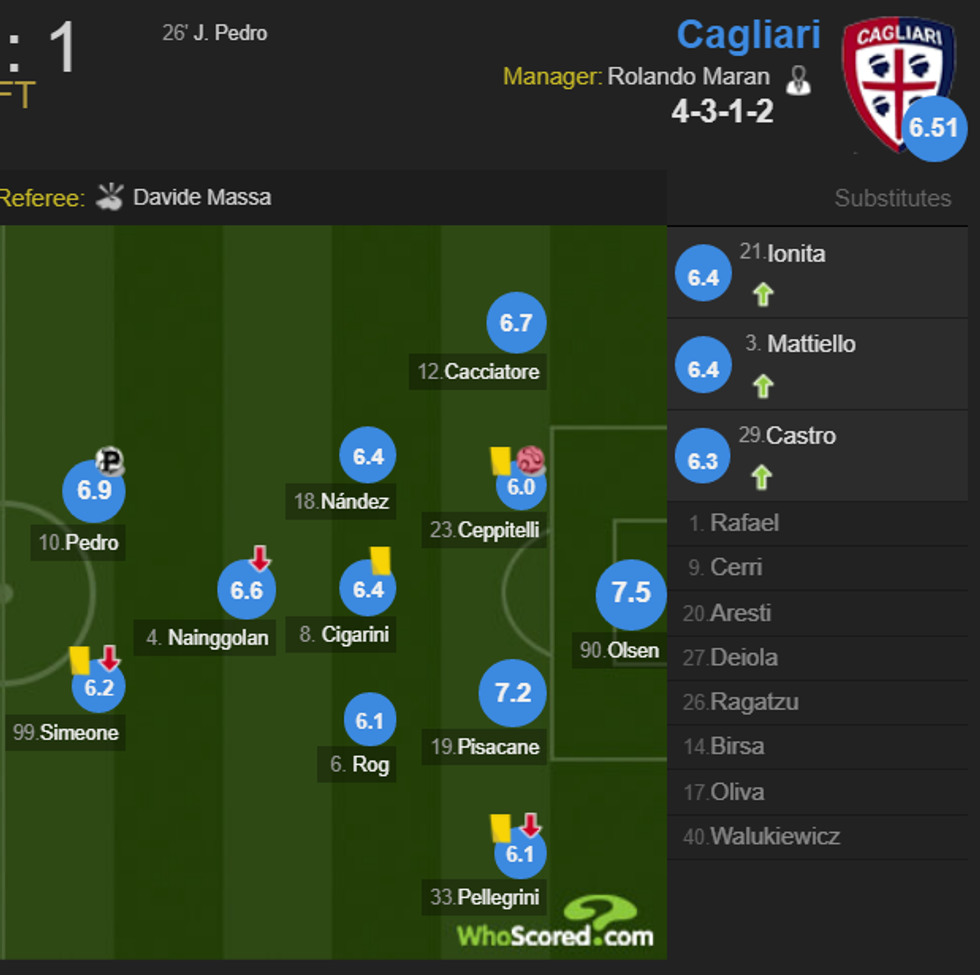
Task: Click the WhoScored.com logo
Action: pyautogui.click(x=556, y=926)
